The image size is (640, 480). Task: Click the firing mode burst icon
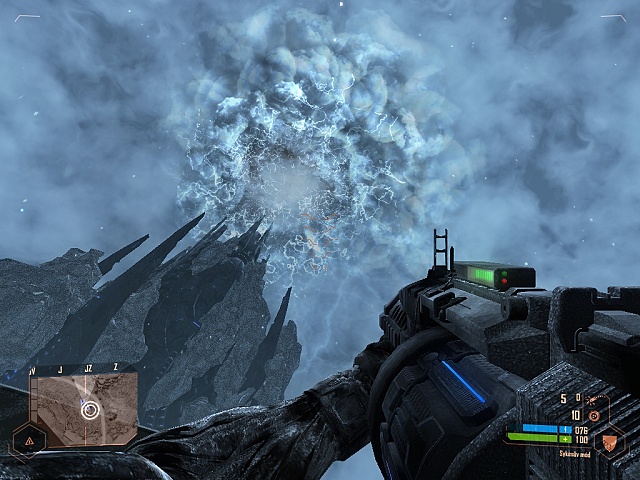(x=595, y=399)
